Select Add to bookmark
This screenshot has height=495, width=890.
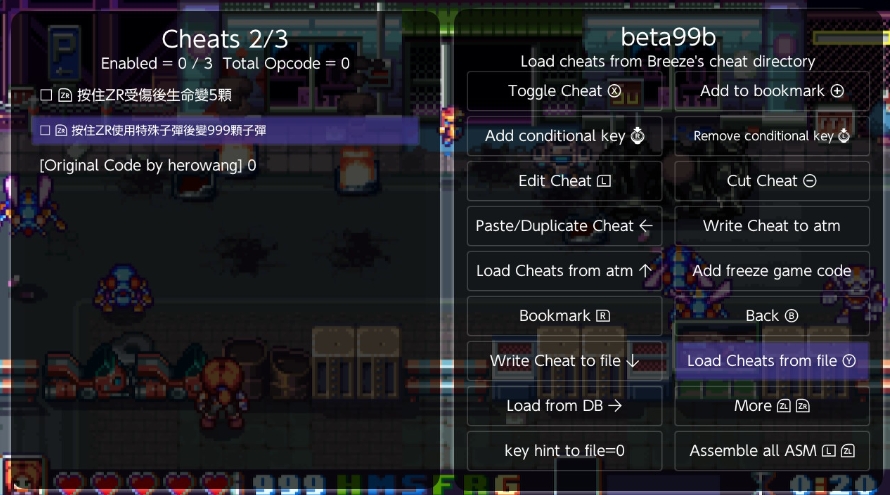[x=771, y=91]
